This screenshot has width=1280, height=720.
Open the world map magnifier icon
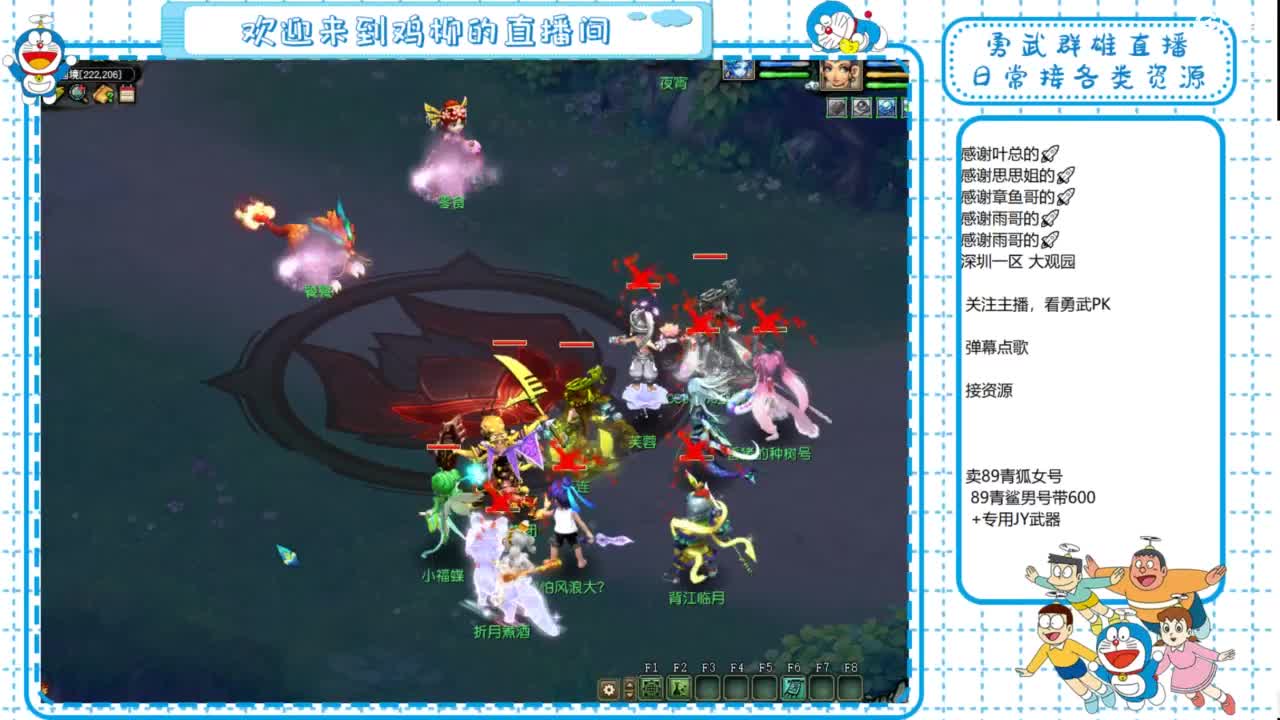click(x=77, y=94)
